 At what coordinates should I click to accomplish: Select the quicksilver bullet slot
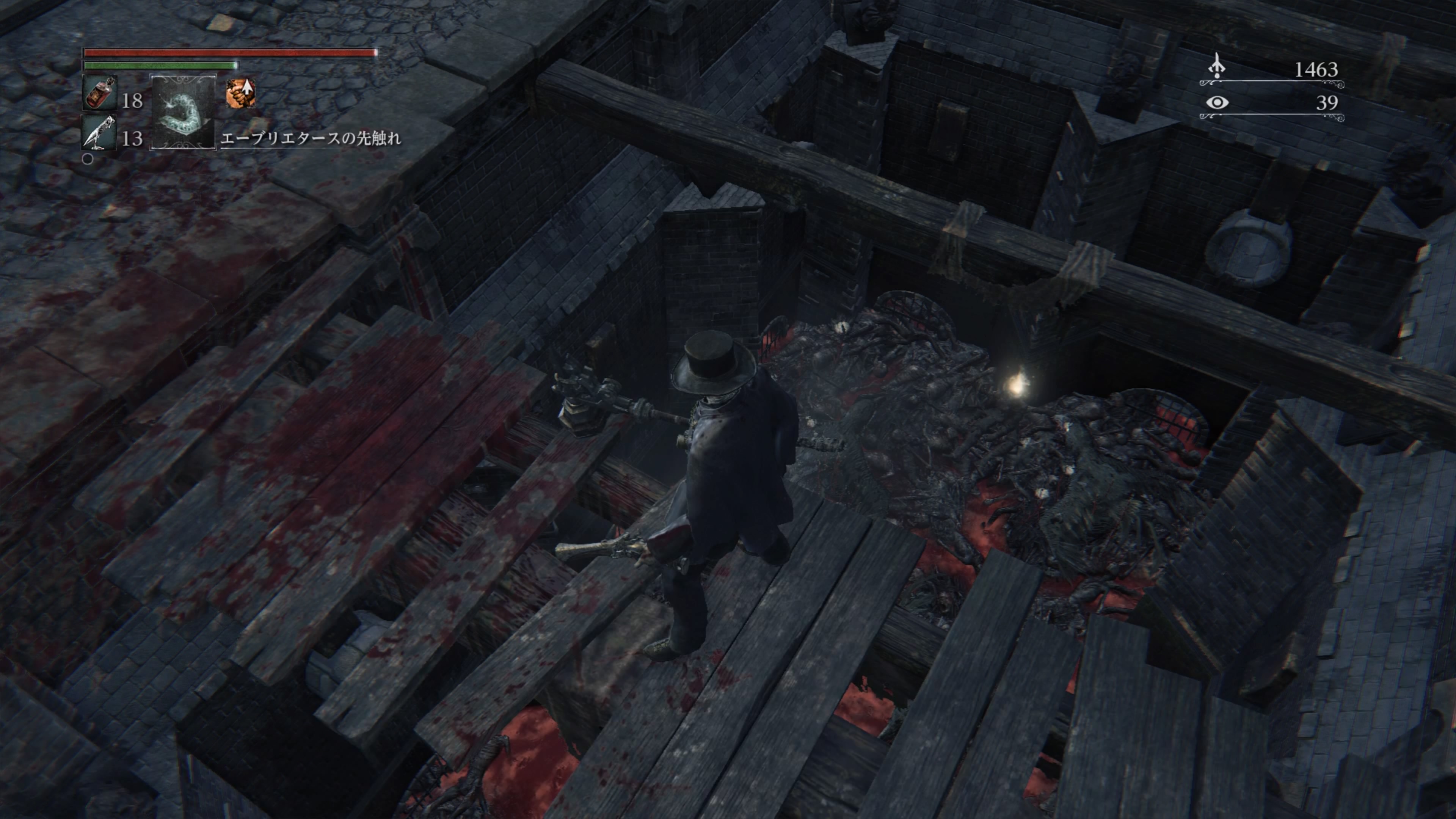[x=100, y=133]
